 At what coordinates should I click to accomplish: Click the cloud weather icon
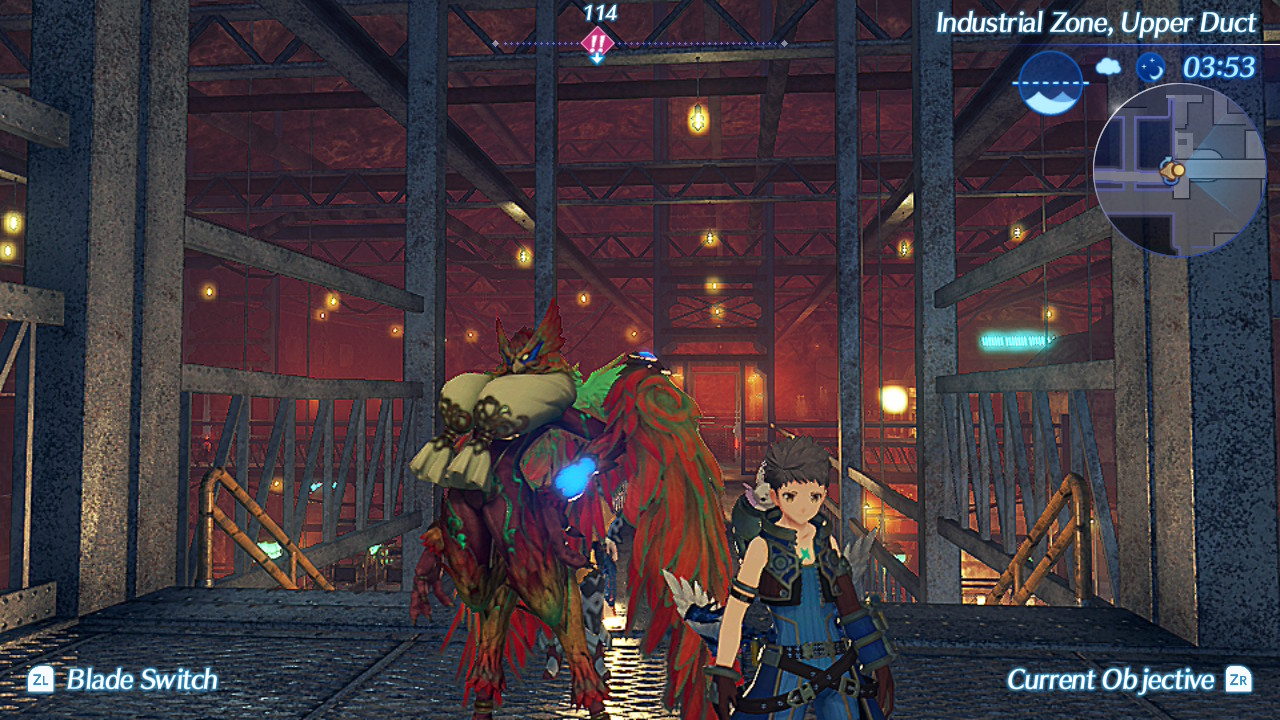[1108, 67]
